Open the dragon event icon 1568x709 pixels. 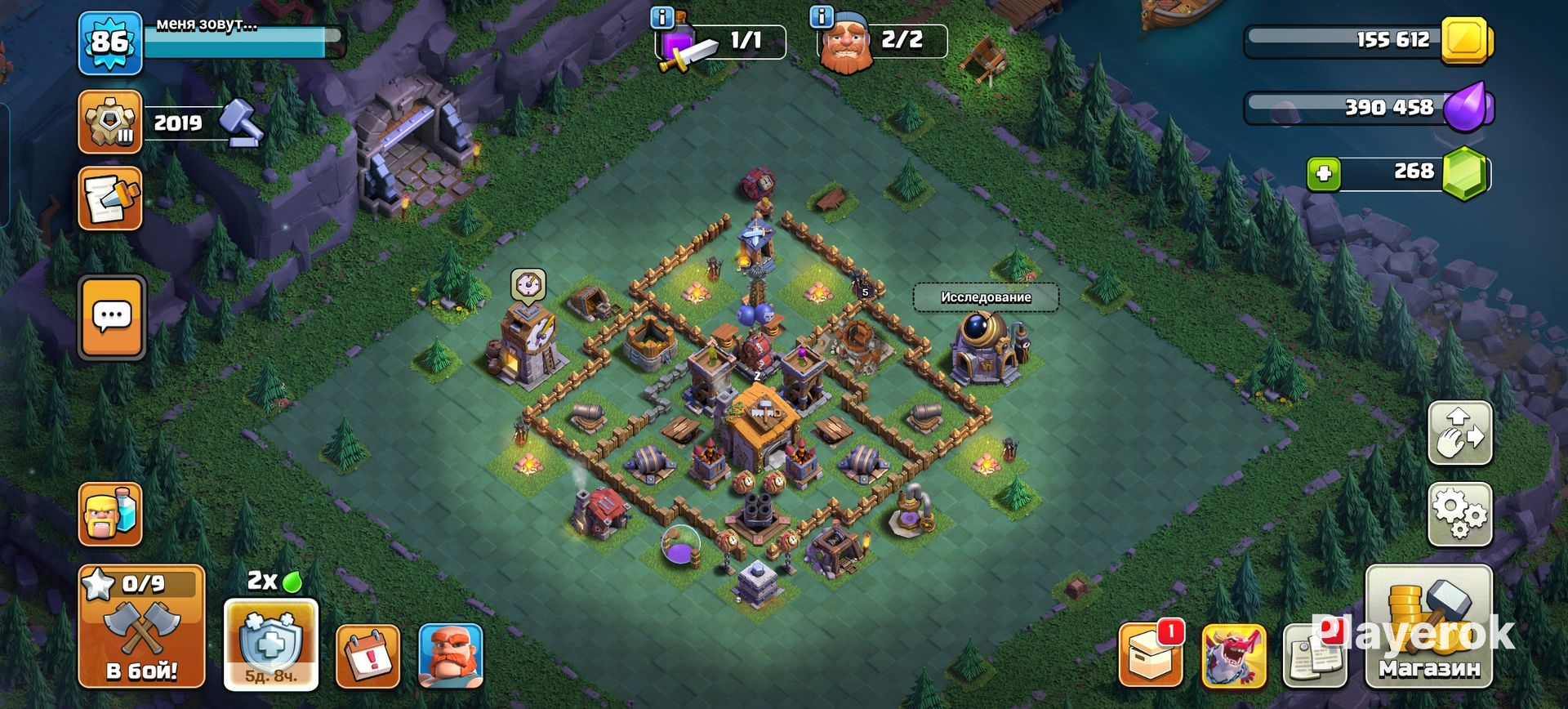[1233, 656]
